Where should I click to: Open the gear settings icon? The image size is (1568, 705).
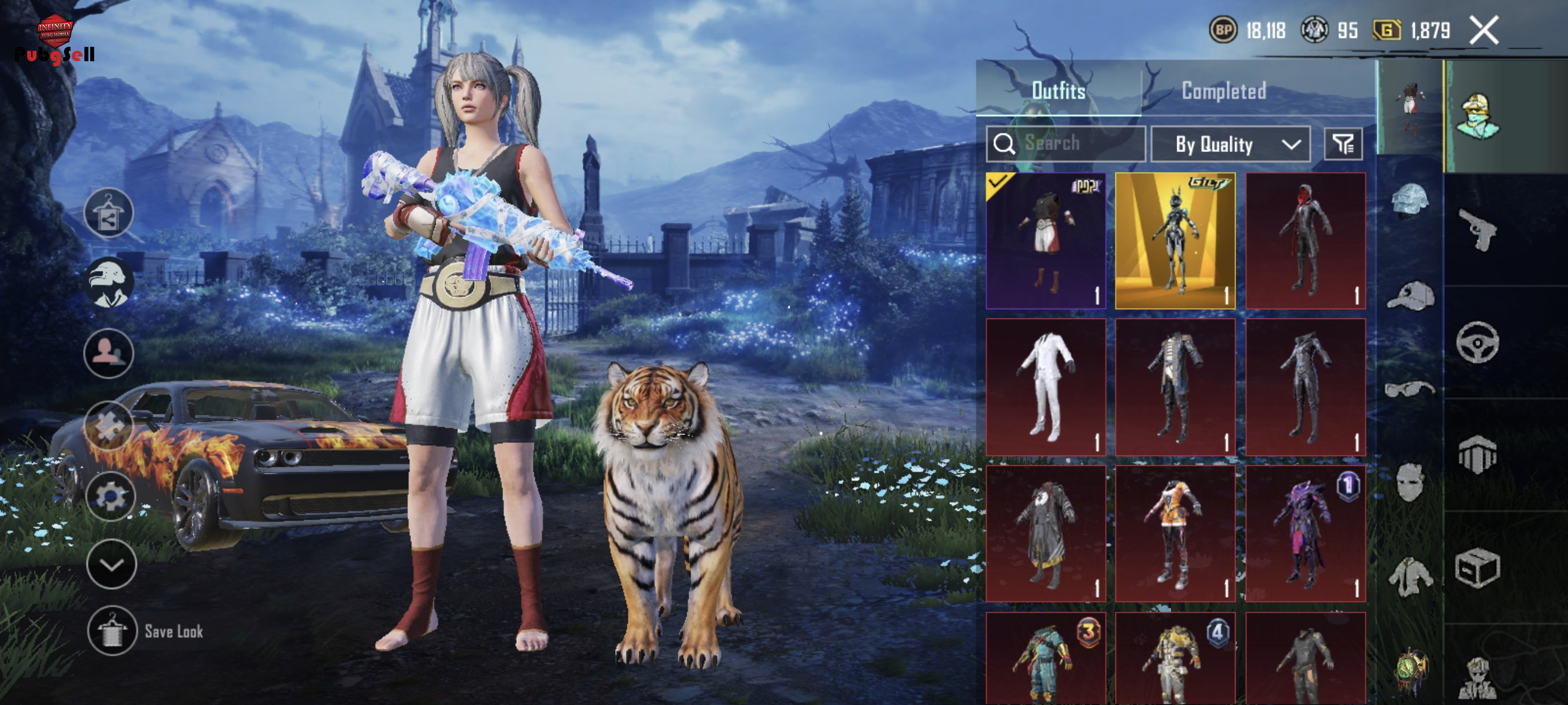click(x=110, y=496)
